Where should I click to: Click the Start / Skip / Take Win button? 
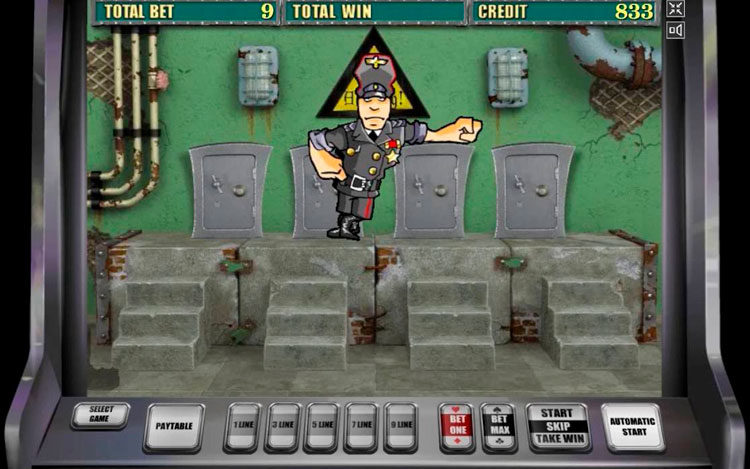tap(557, 426)
